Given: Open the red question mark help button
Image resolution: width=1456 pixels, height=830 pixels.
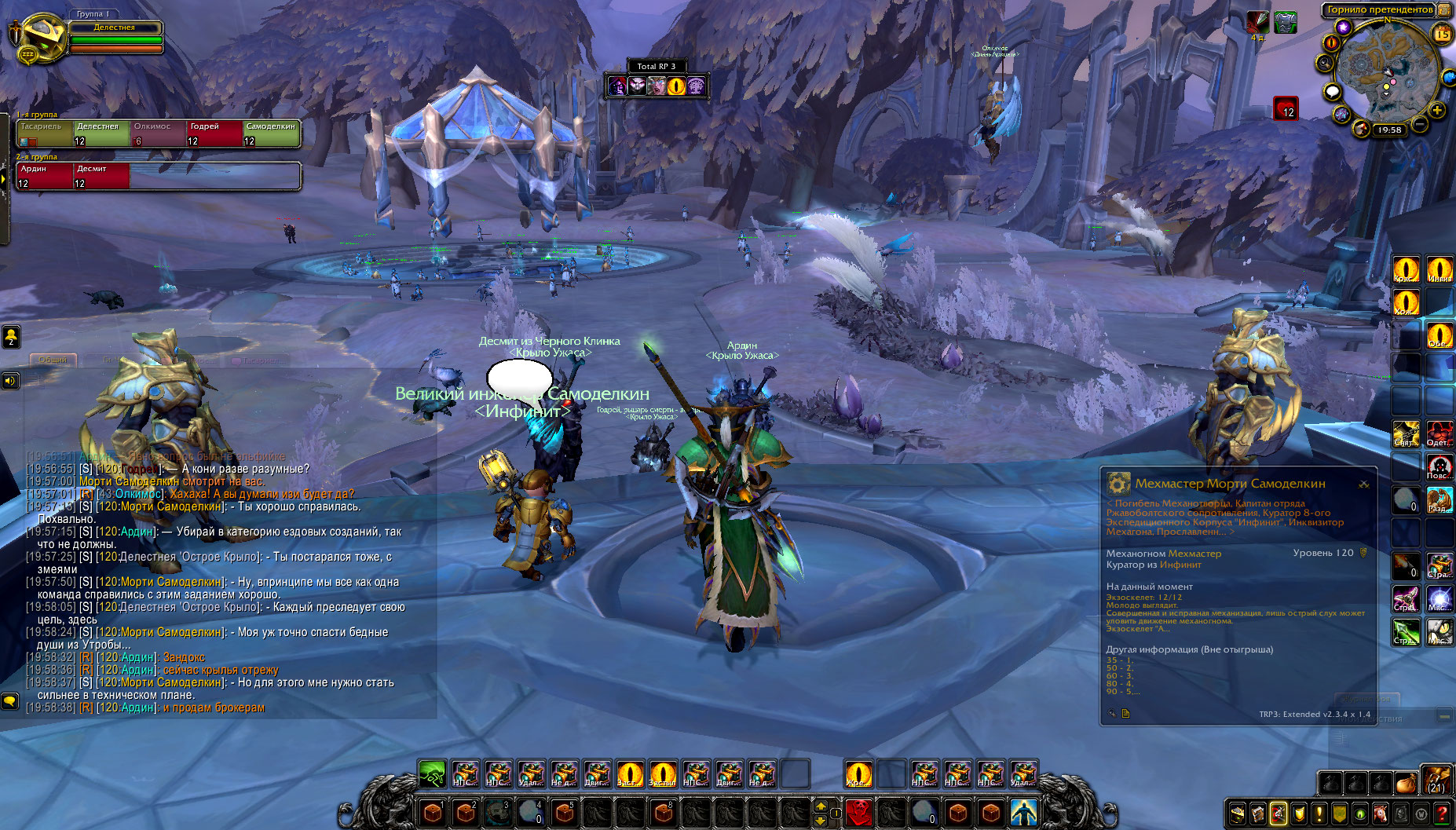Looking at the screenshot, I should 1442,814.
